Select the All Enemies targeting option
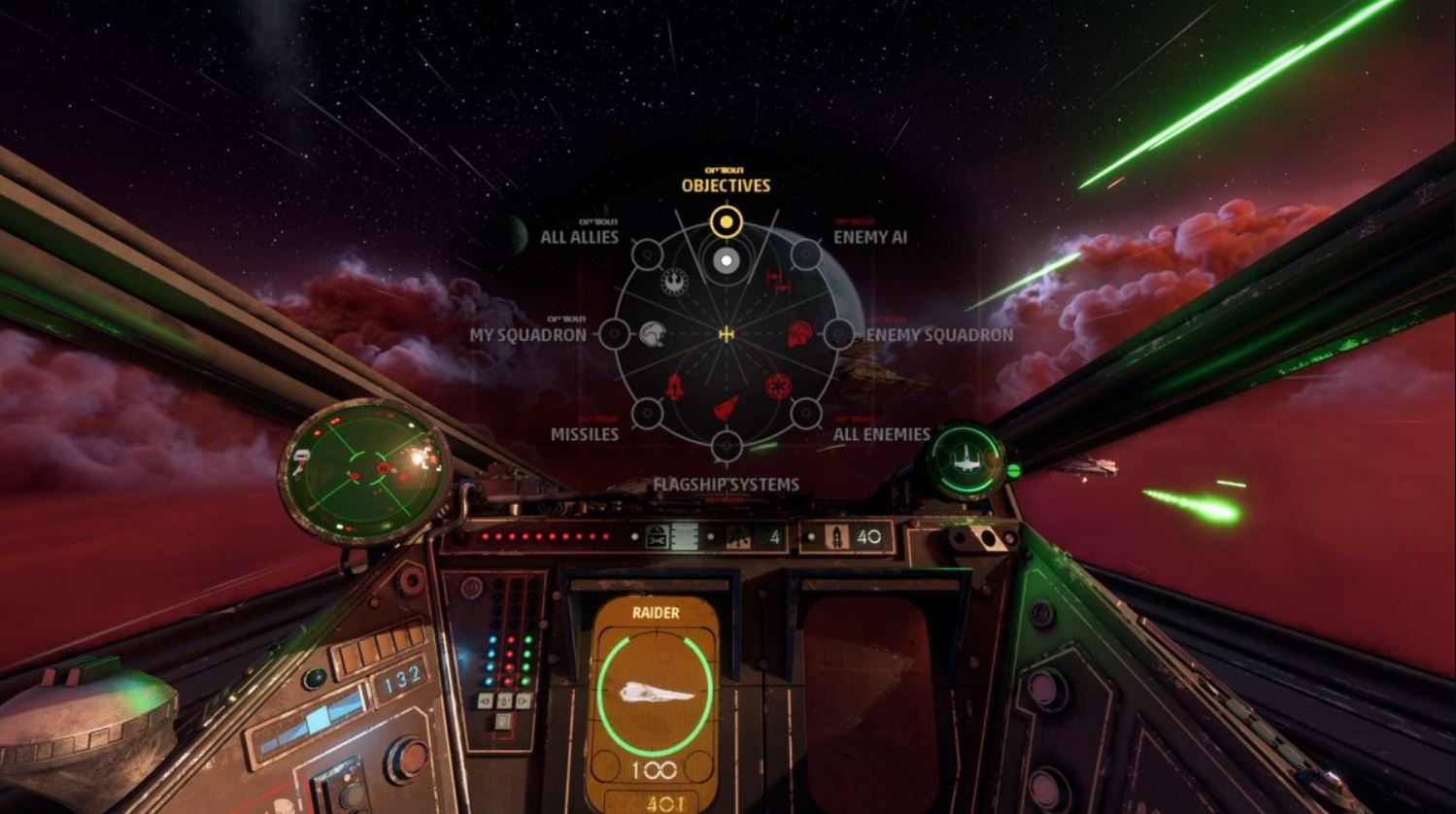 (x=805, y=414)
